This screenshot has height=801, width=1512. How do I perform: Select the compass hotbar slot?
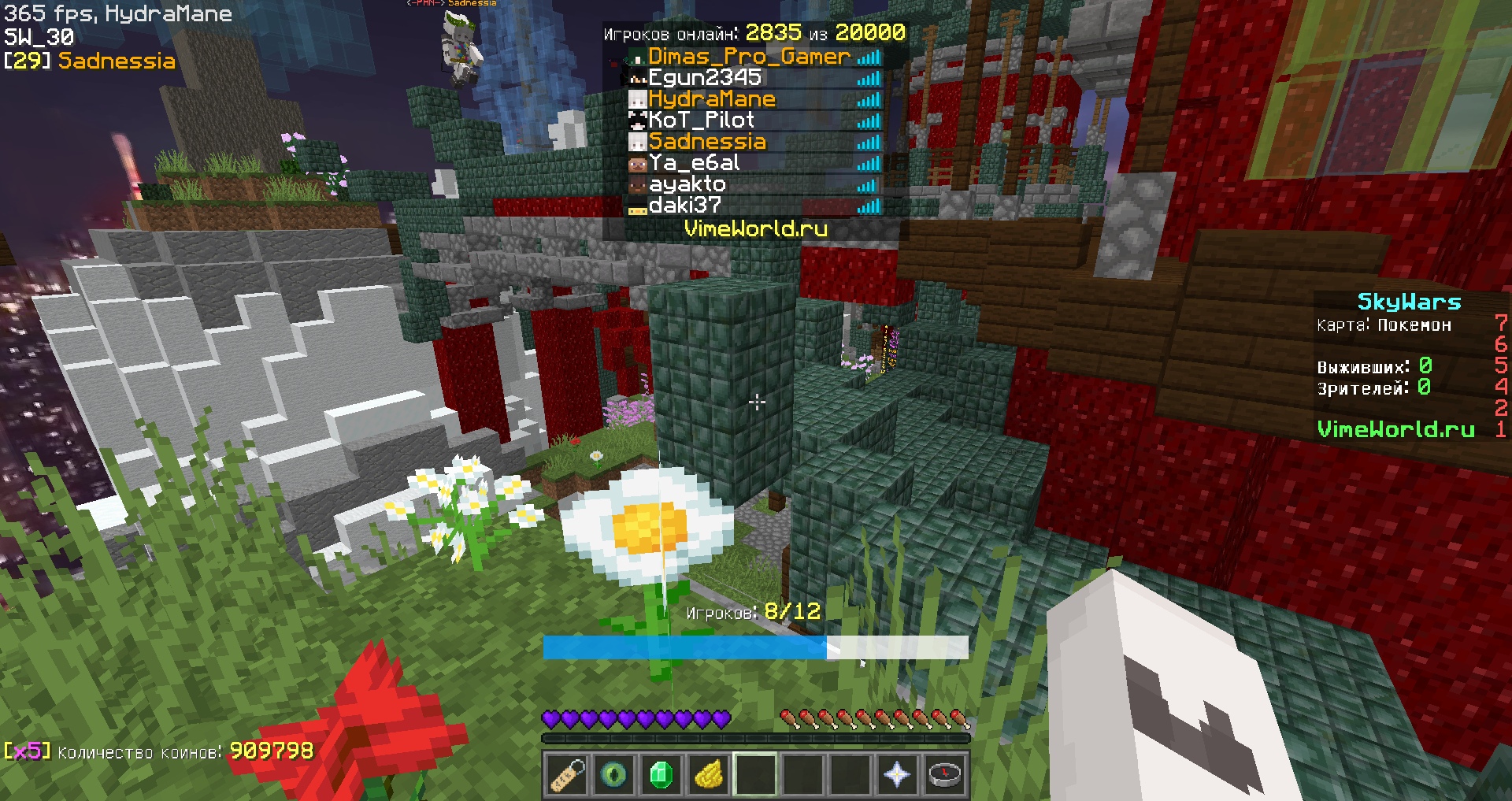pyautogui.click(x=944, y=775)
